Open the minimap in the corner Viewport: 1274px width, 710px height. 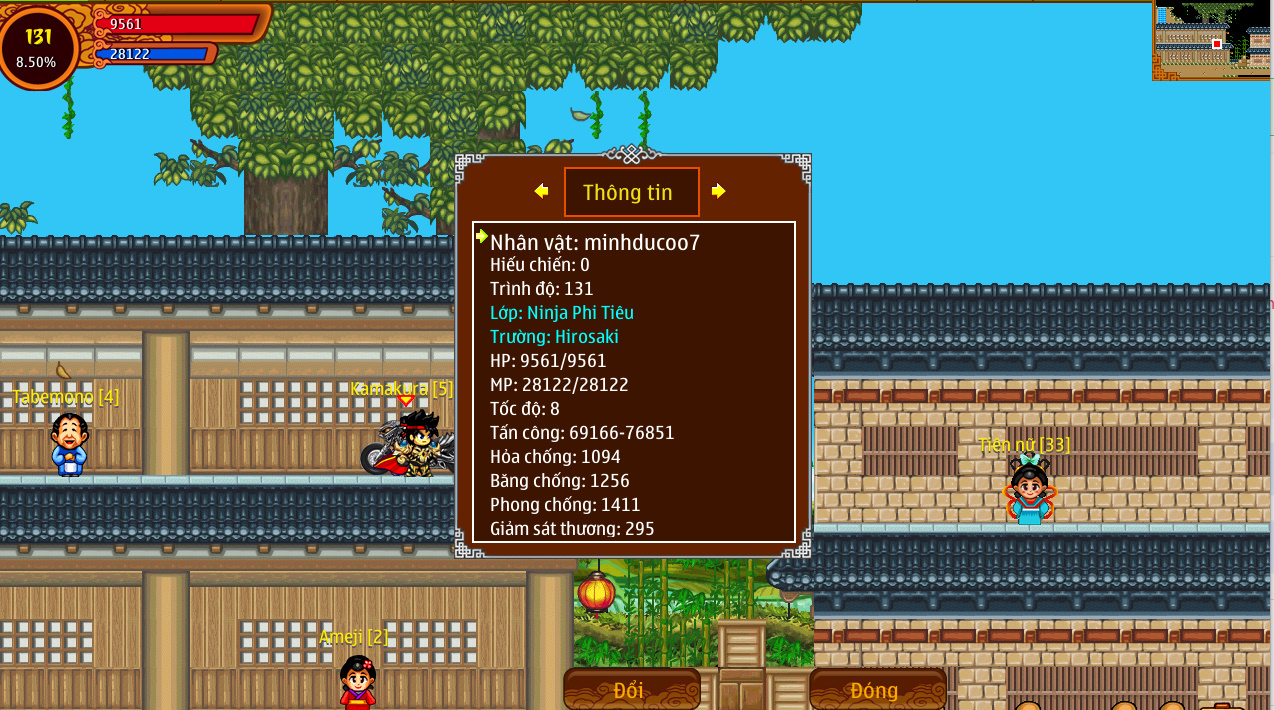[1212, 40]
